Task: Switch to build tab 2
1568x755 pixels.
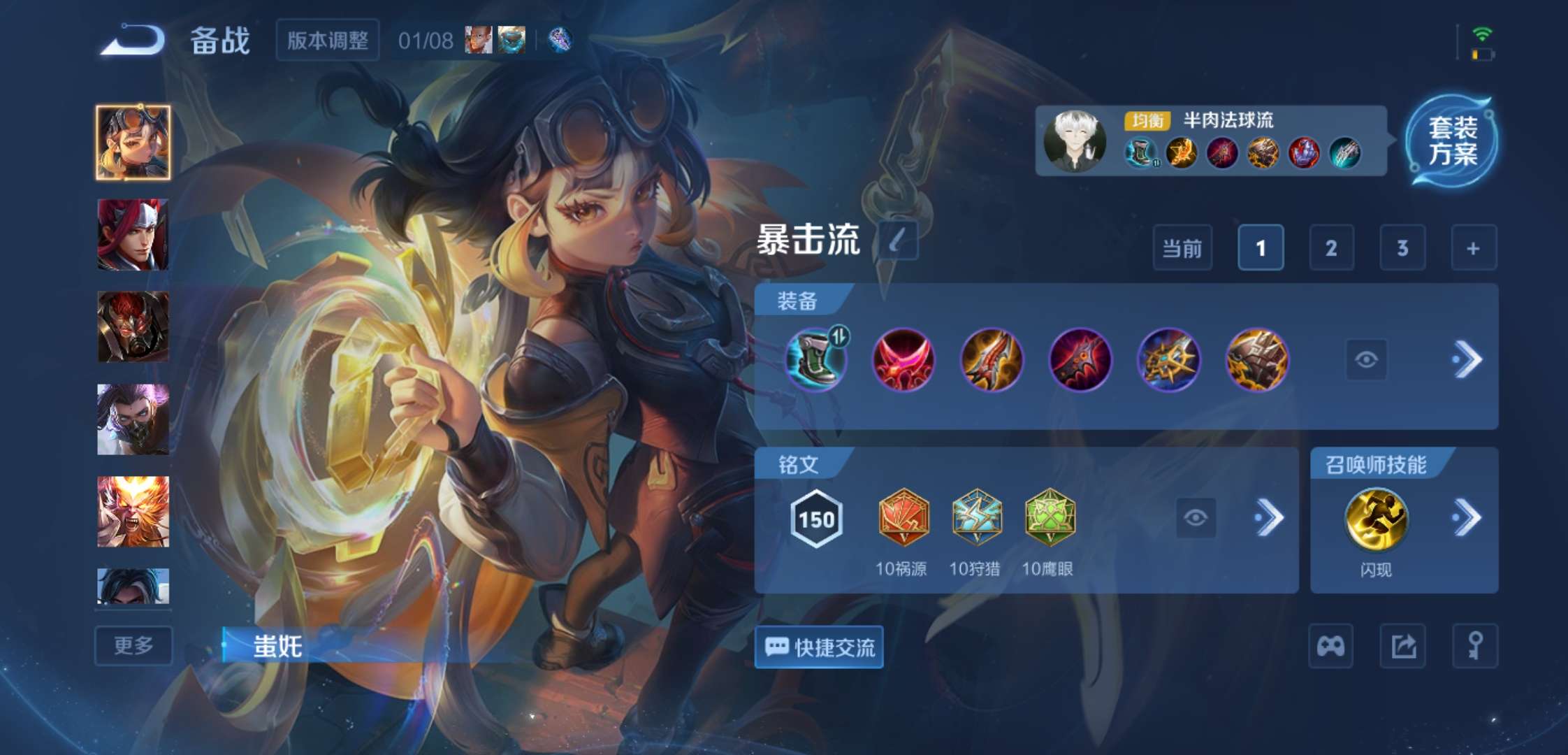Action: click(x=1332, y=248)
